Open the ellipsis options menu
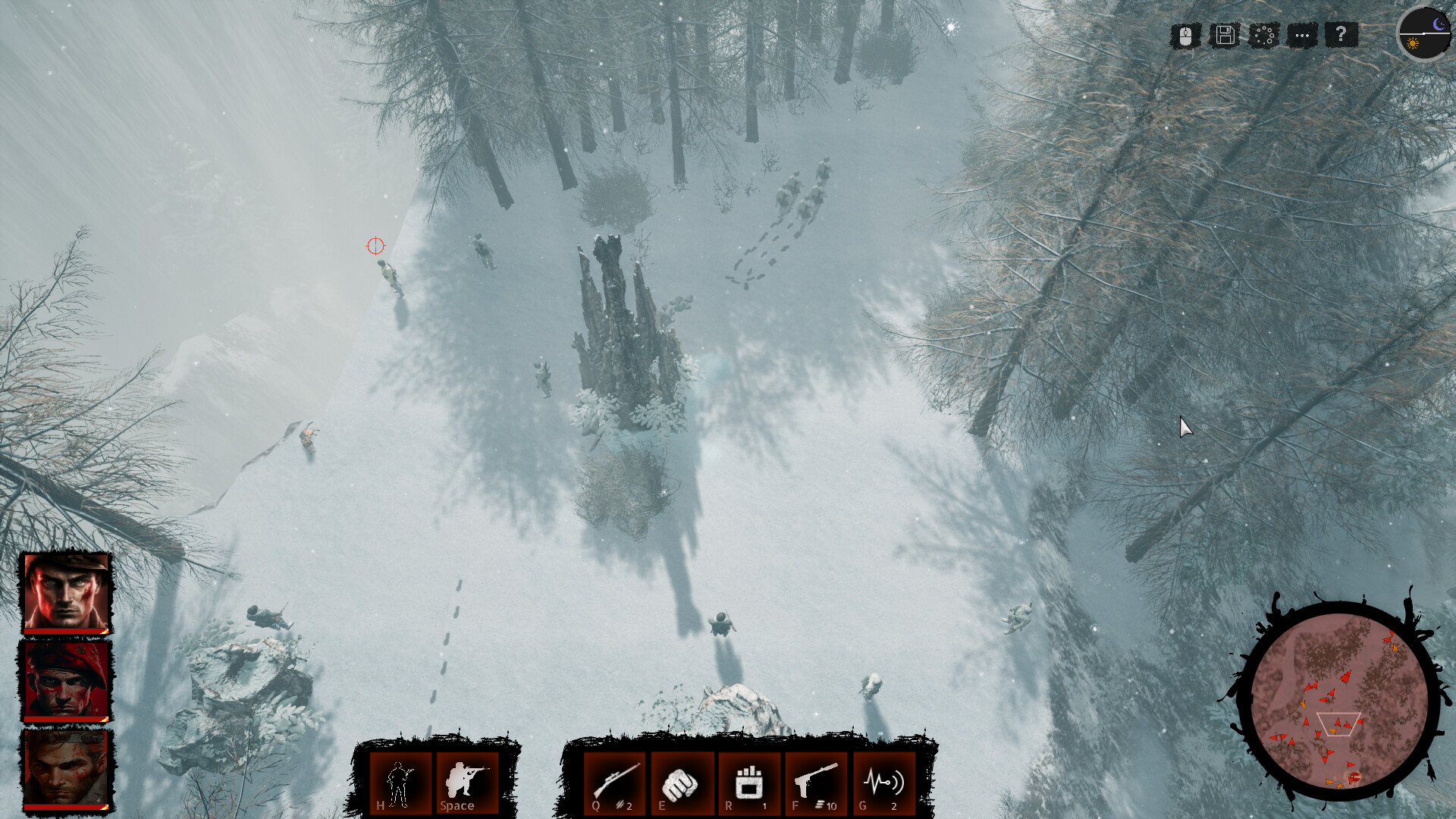The width and height of the screenshot is (1456, 819). point(1302,35)
